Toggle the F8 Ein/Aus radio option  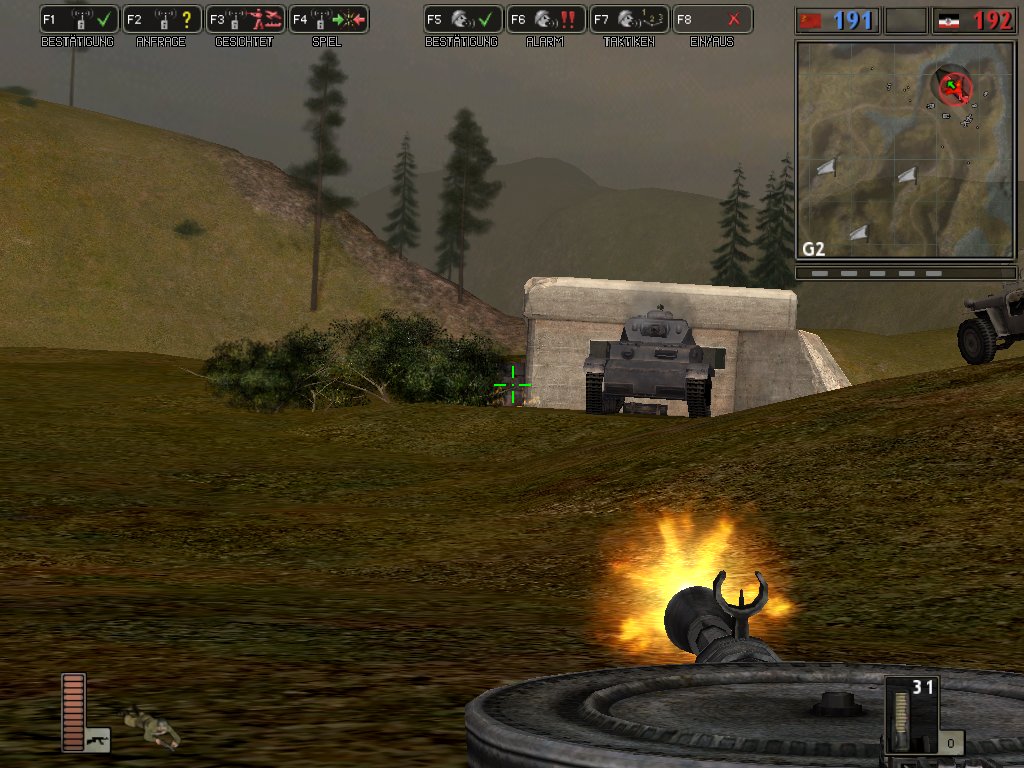(712, 19)
